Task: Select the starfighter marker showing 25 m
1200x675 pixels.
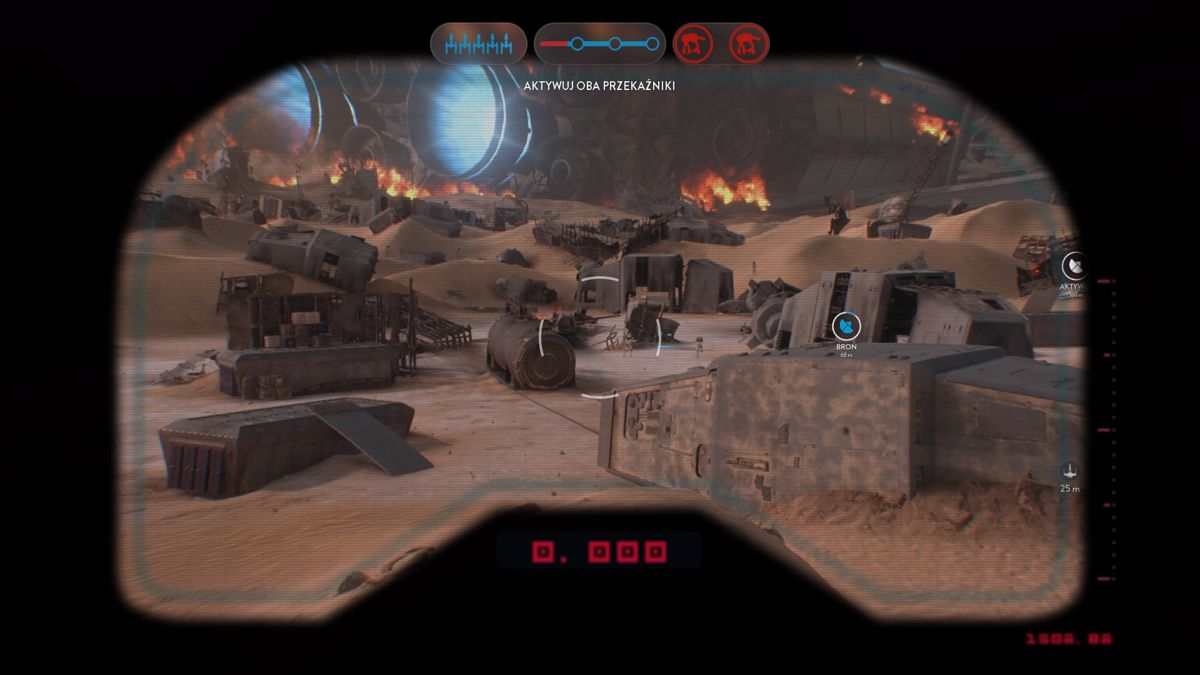Action: click(1070, 469)
